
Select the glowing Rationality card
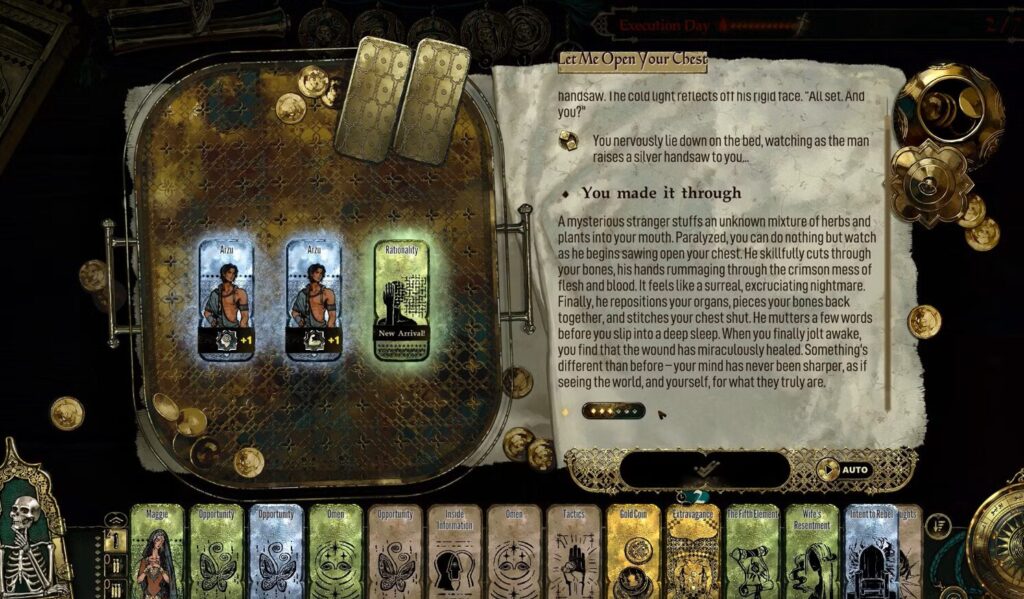pos(401,300)
